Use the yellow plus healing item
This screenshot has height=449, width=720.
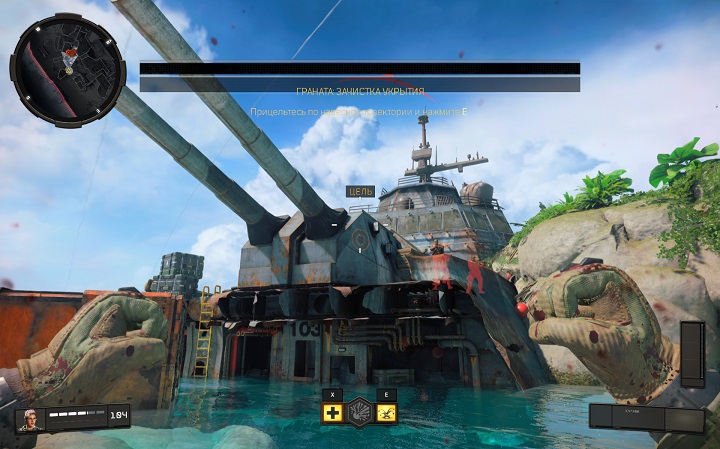tap(333, 413)
